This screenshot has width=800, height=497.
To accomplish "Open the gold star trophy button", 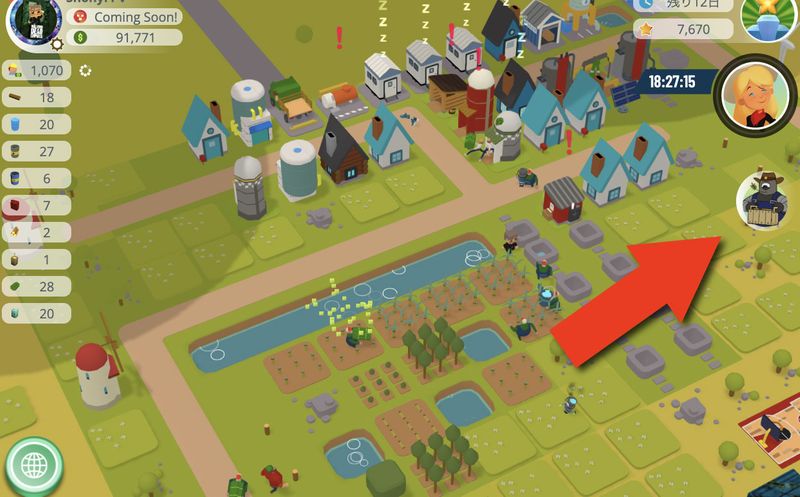I will (x=768, y=18).
